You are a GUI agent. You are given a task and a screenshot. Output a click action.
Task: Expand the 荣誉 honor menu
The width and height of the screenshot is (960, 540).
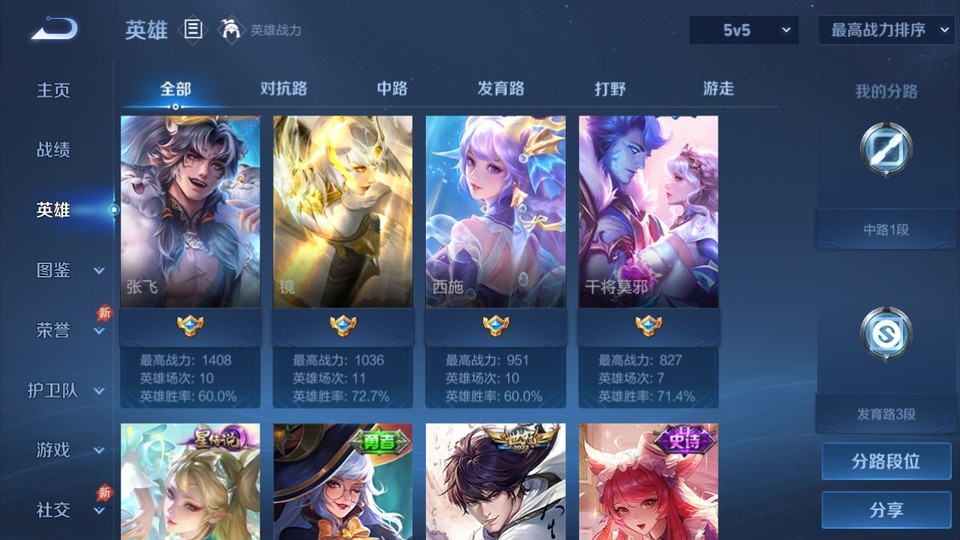point(68,330)
